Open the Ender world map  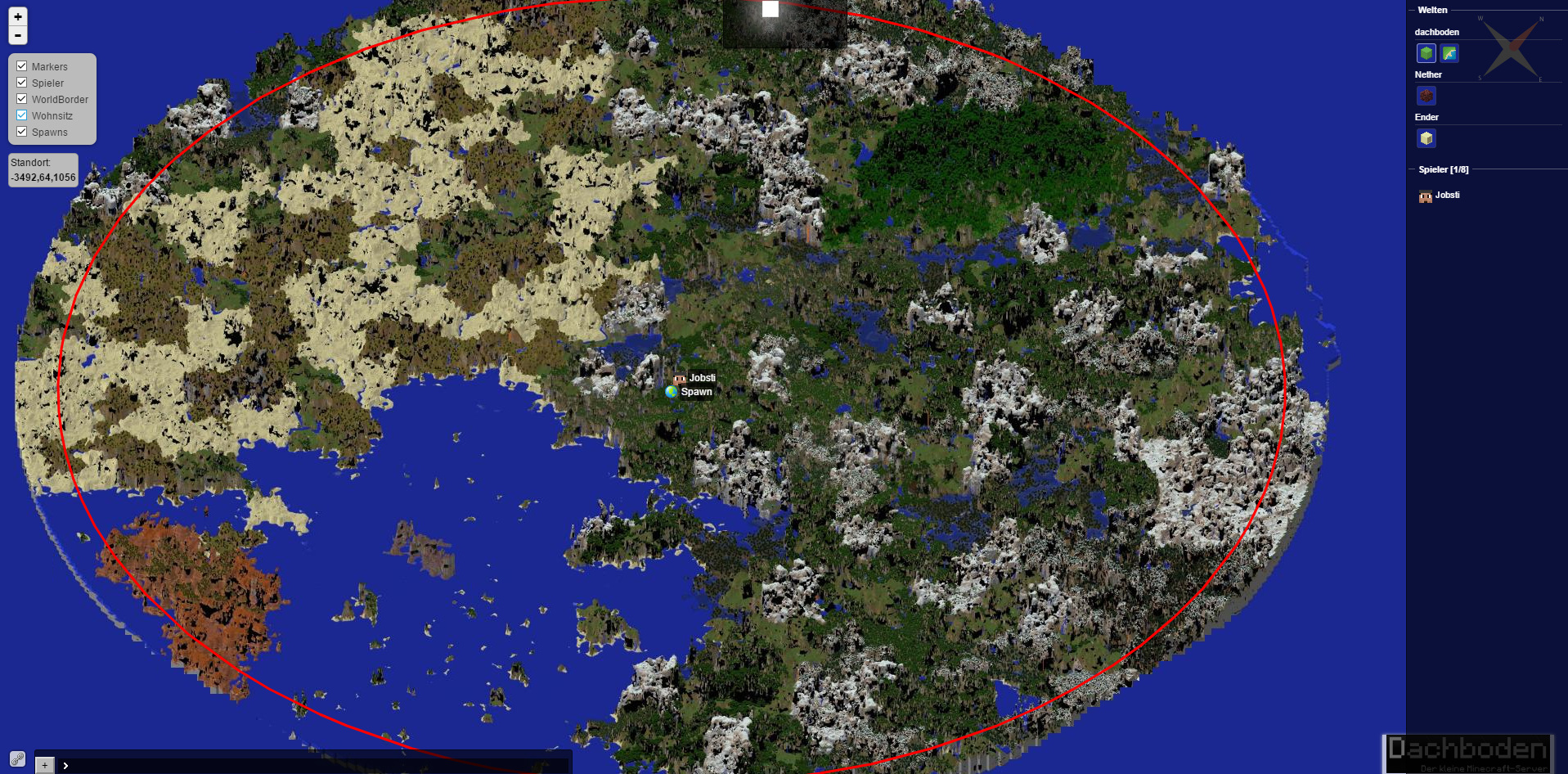1426,138
